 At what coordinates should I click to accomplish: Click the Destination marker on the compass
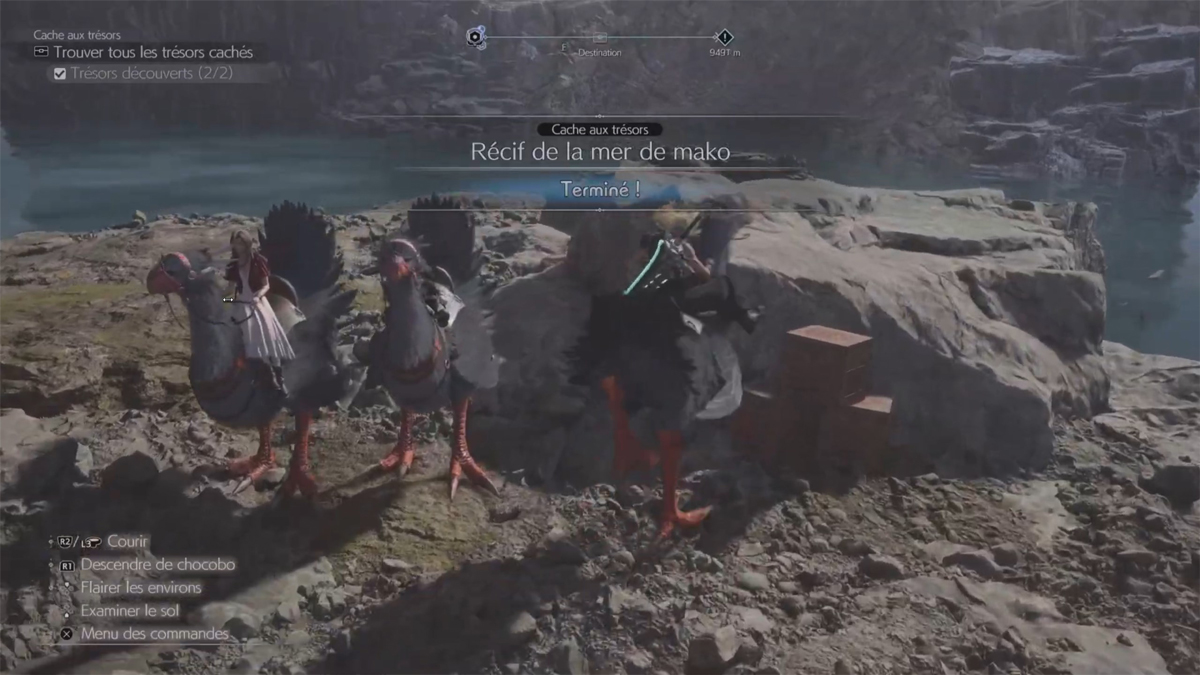(600, 39)
